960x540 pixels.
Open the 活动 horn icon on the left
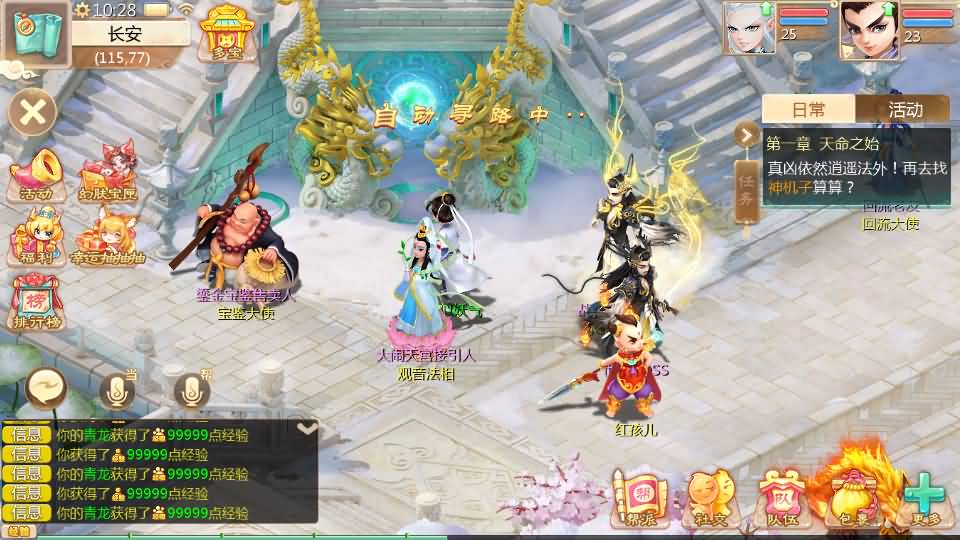point(37,176)
